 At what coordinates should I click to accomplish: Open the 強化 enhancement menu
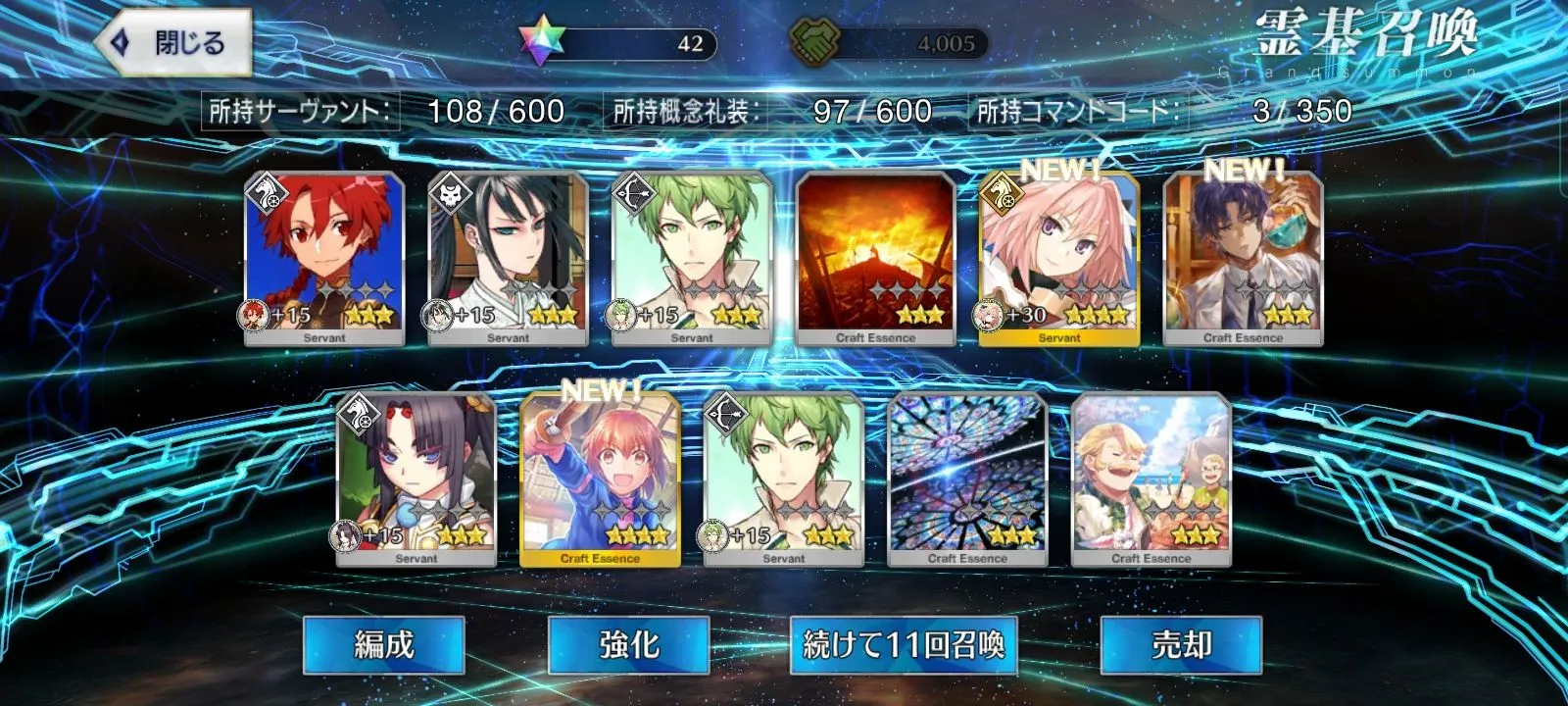pos(628,644)
